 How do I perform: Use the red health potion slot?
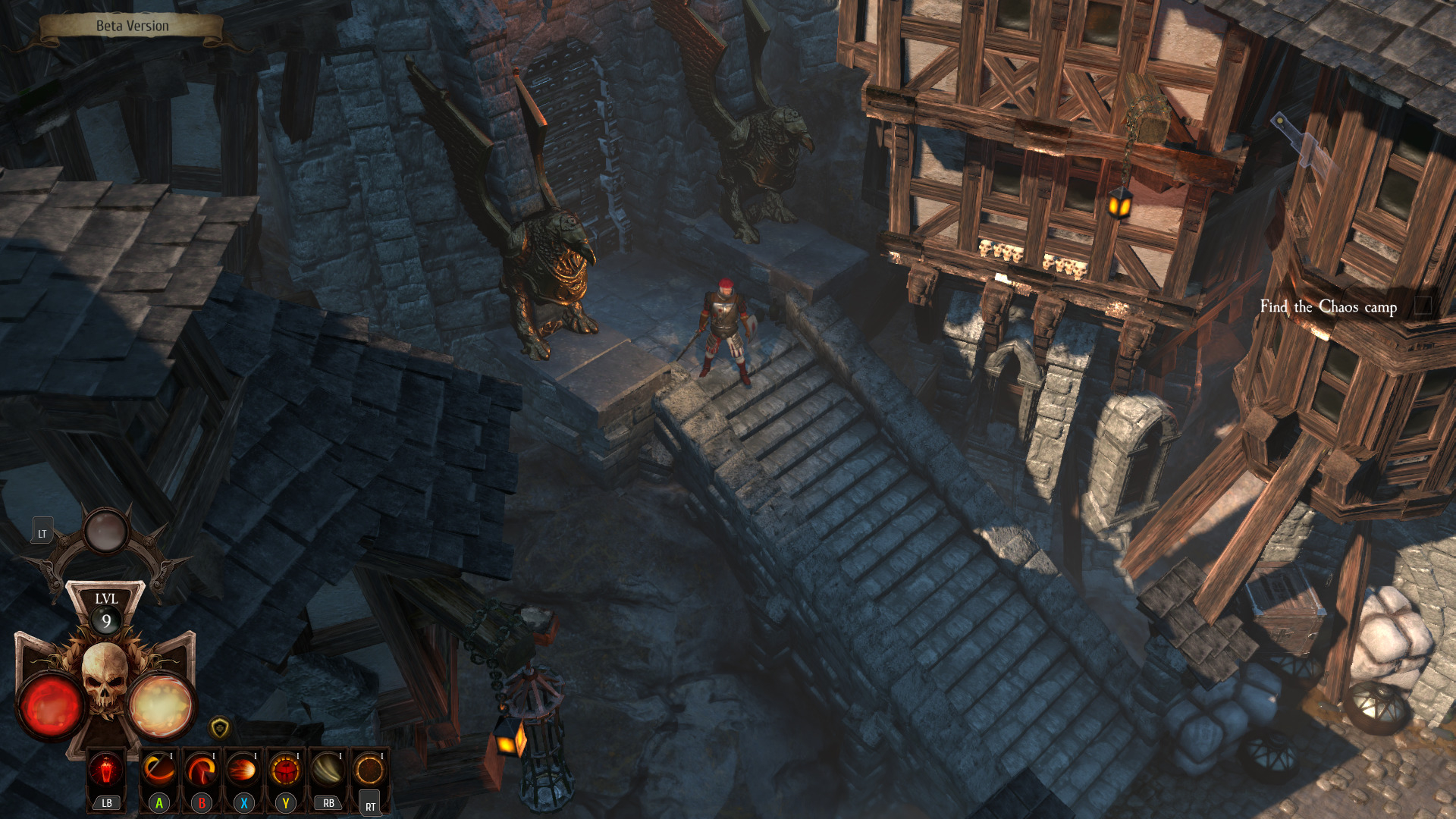[106, 770]
